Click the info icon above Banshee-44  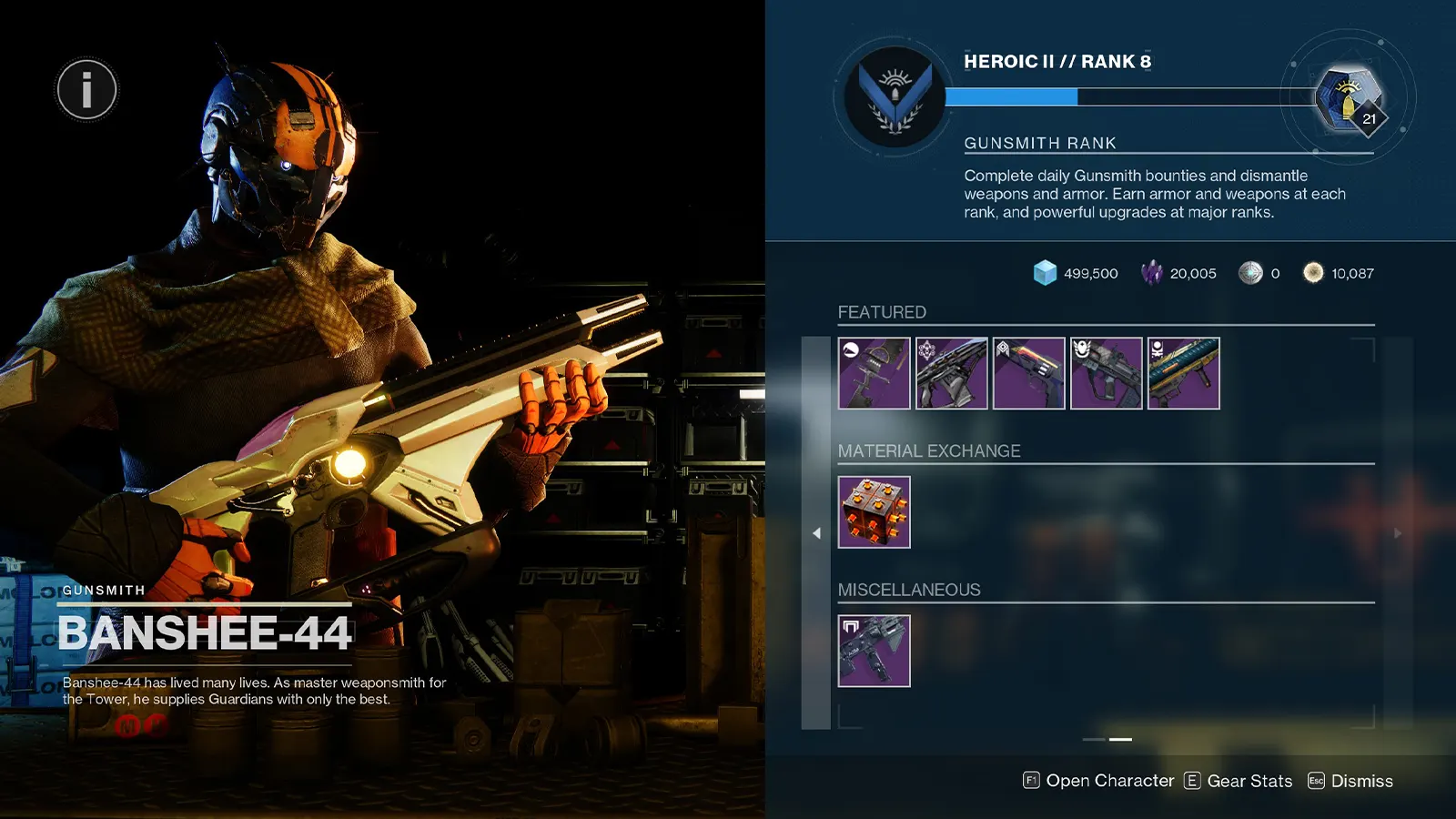86,88
